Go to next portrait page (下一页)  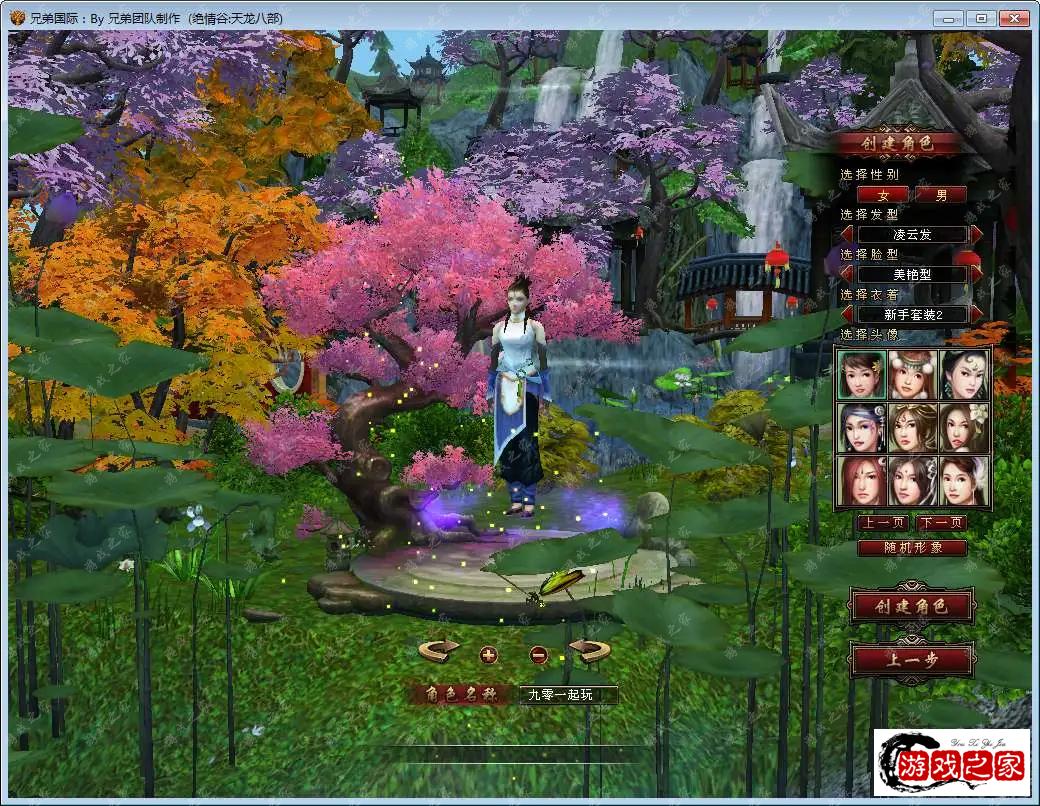pos(942,523)
